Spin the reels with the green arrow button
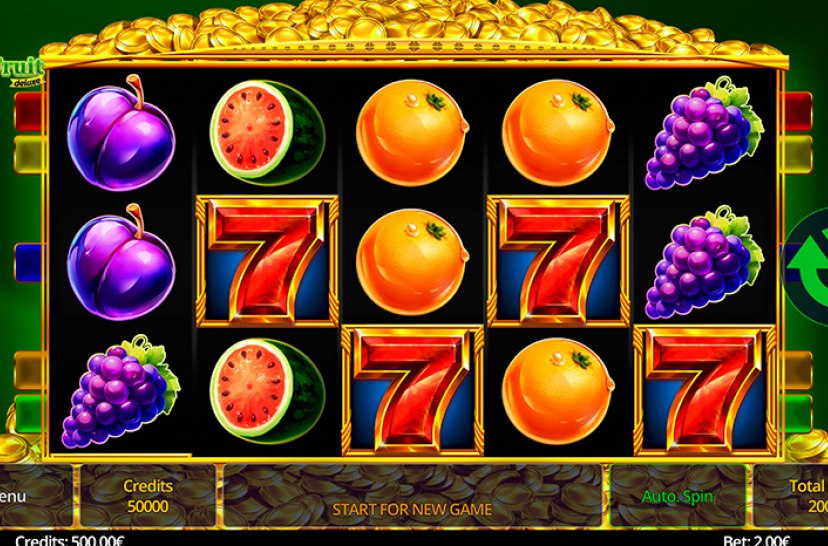Viewport: 828px width, 546px height. pyautogui.click(x=808, y=263)
